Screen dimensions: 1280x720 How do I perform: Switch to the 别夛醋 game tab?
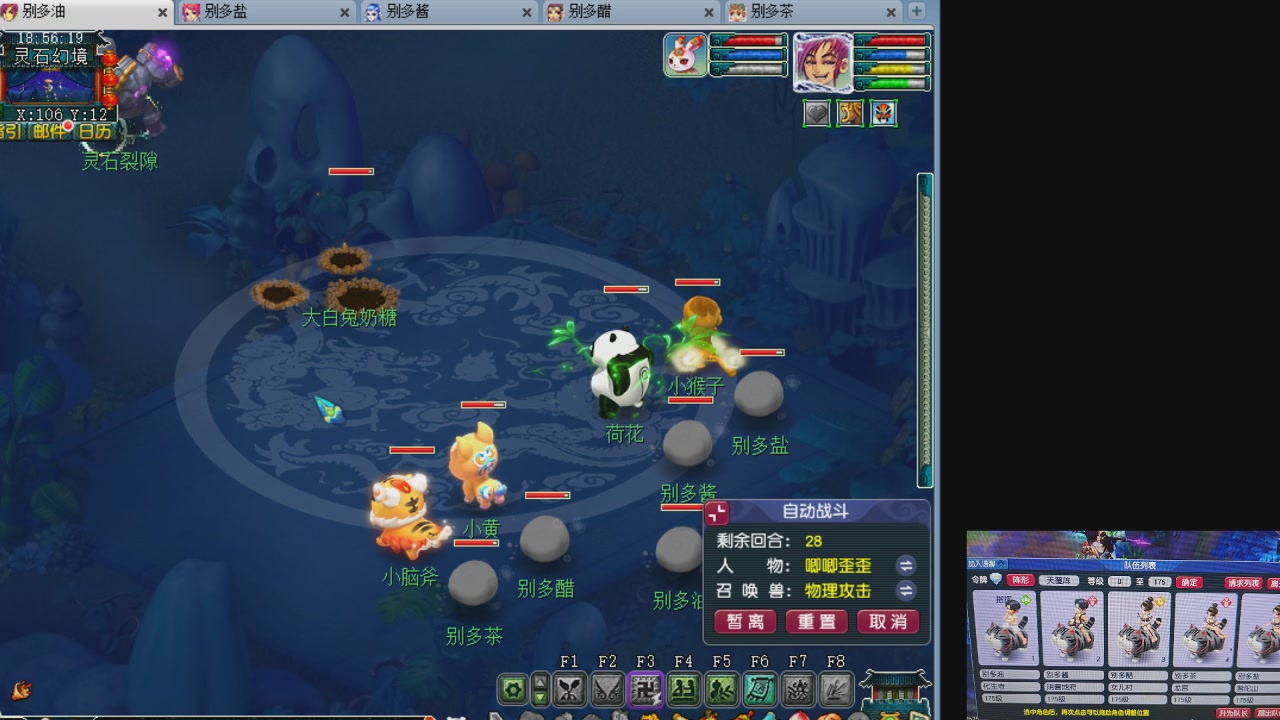point(590,13)
